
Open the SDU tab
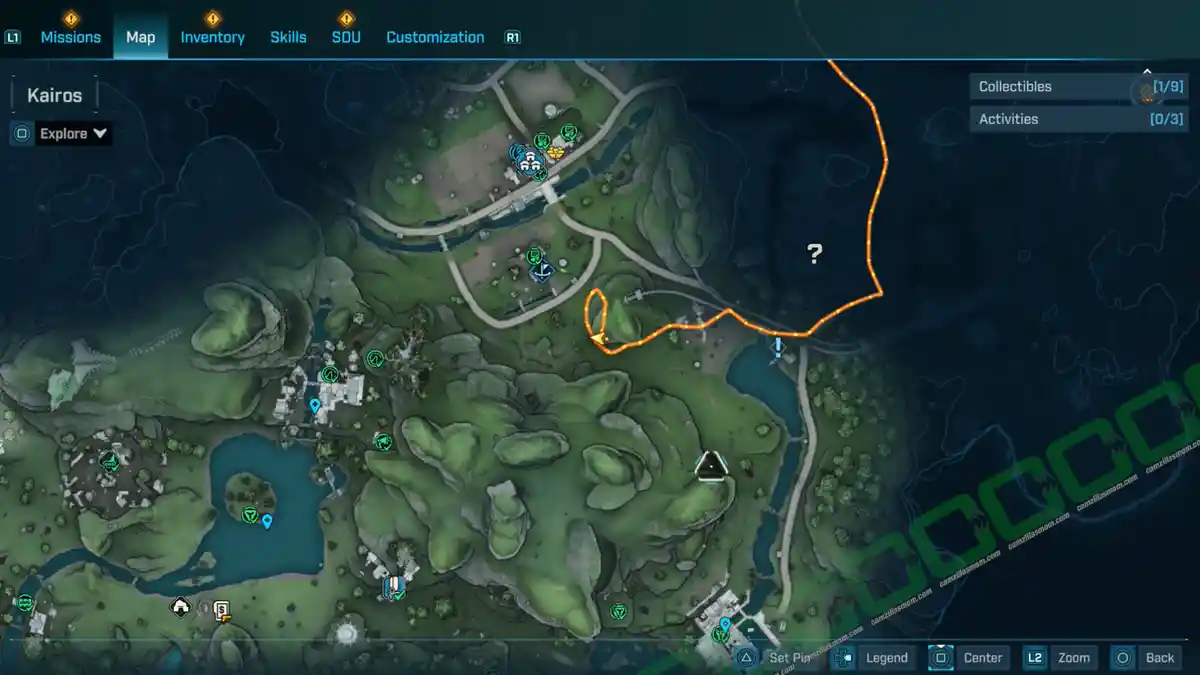[x=346, y=37]
